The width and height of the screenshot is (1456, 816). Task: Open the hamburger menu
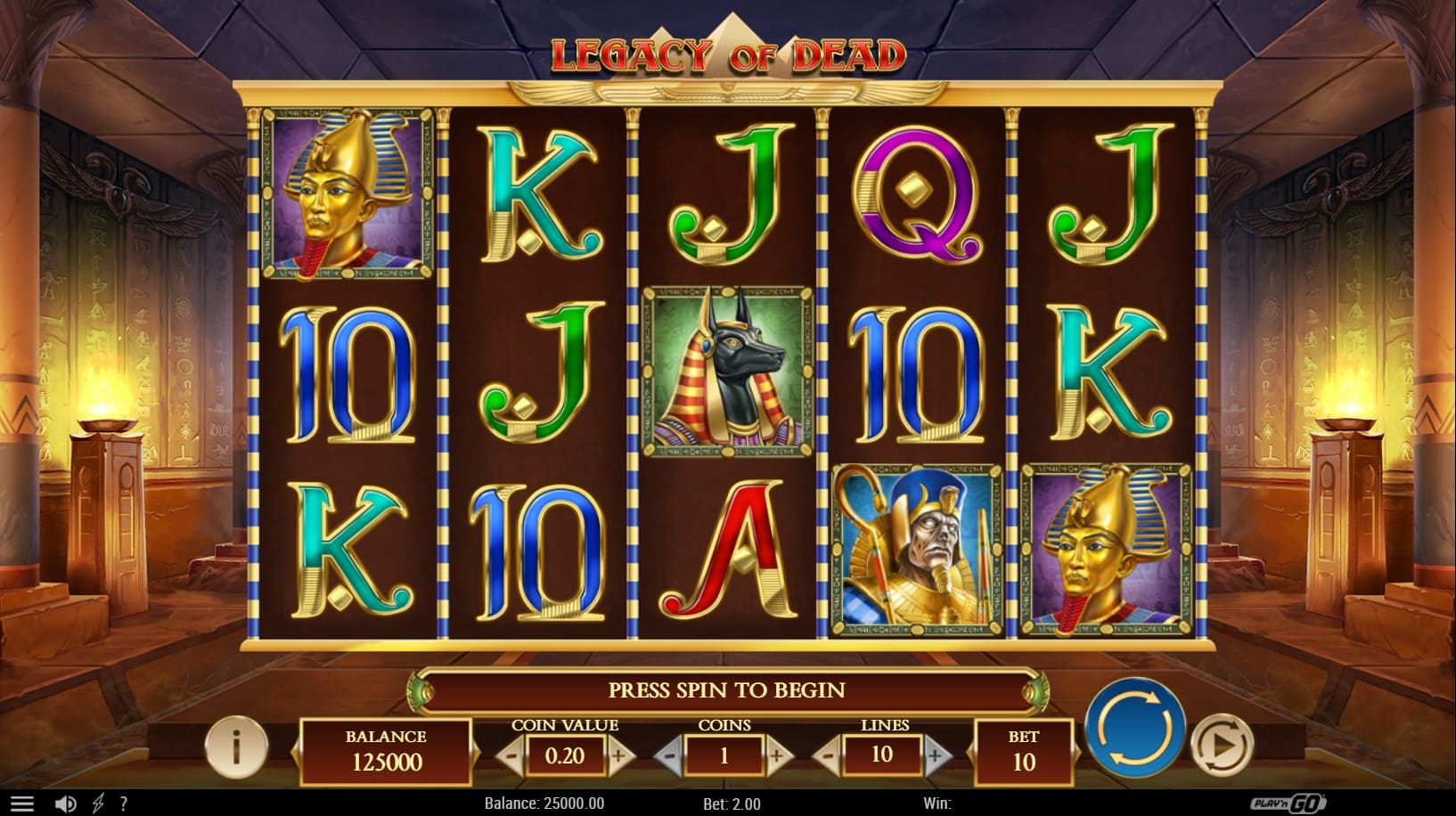[x=21, y=804]
